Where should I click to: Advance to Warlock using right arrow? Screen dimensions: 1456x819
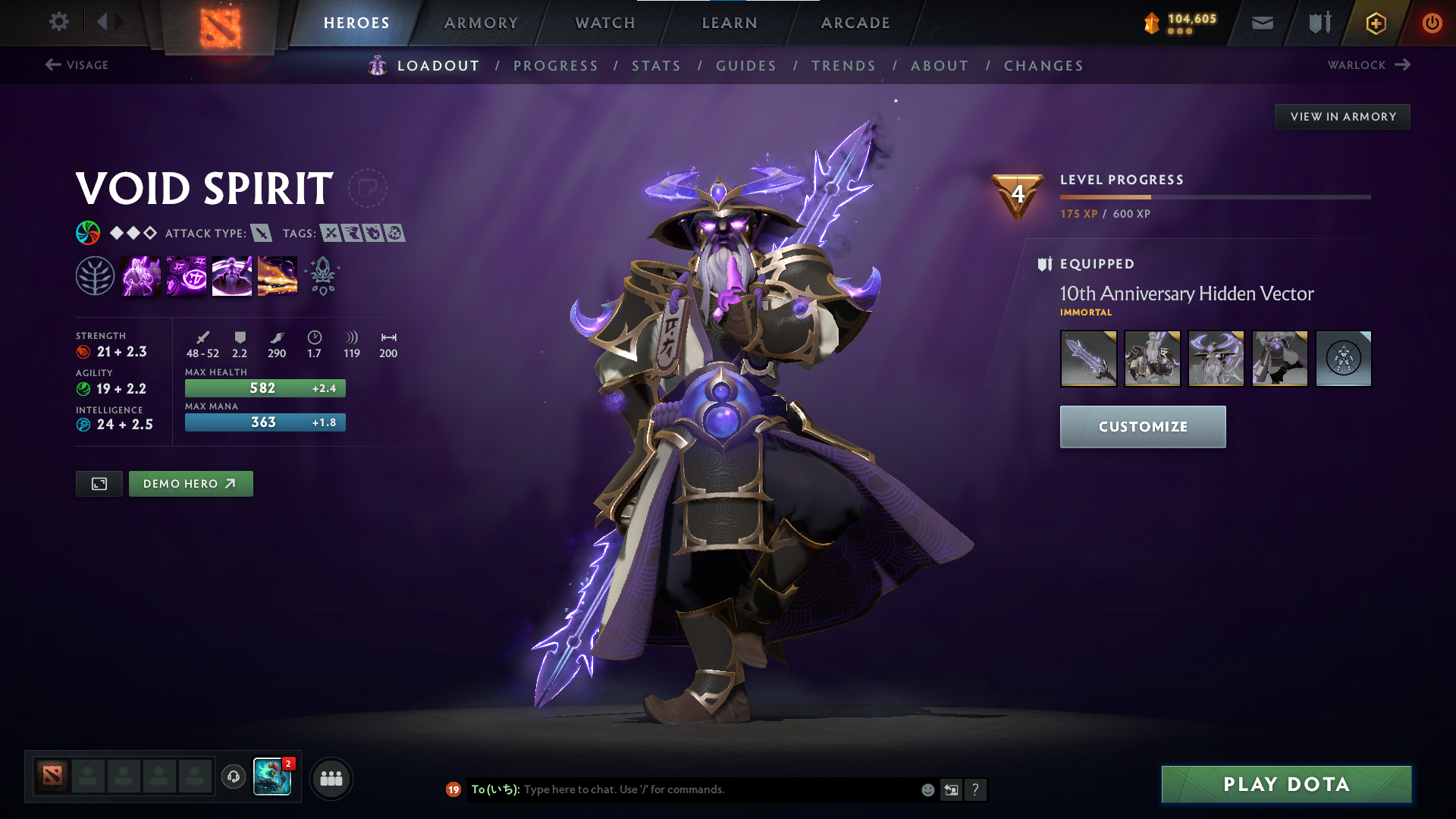coord(1401,64)
